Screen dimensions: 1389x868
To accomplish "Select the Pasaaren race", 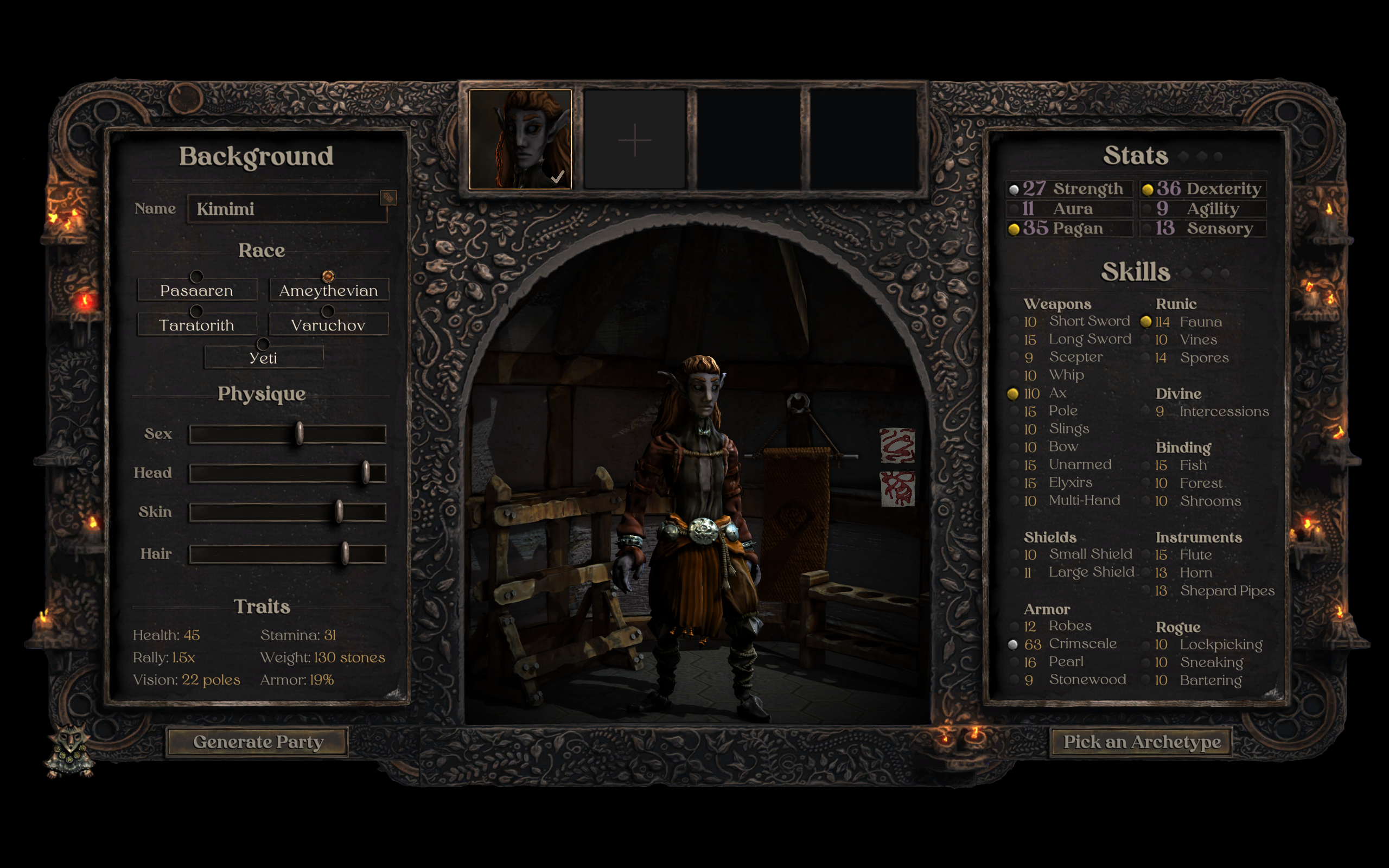I will [197, 290].
